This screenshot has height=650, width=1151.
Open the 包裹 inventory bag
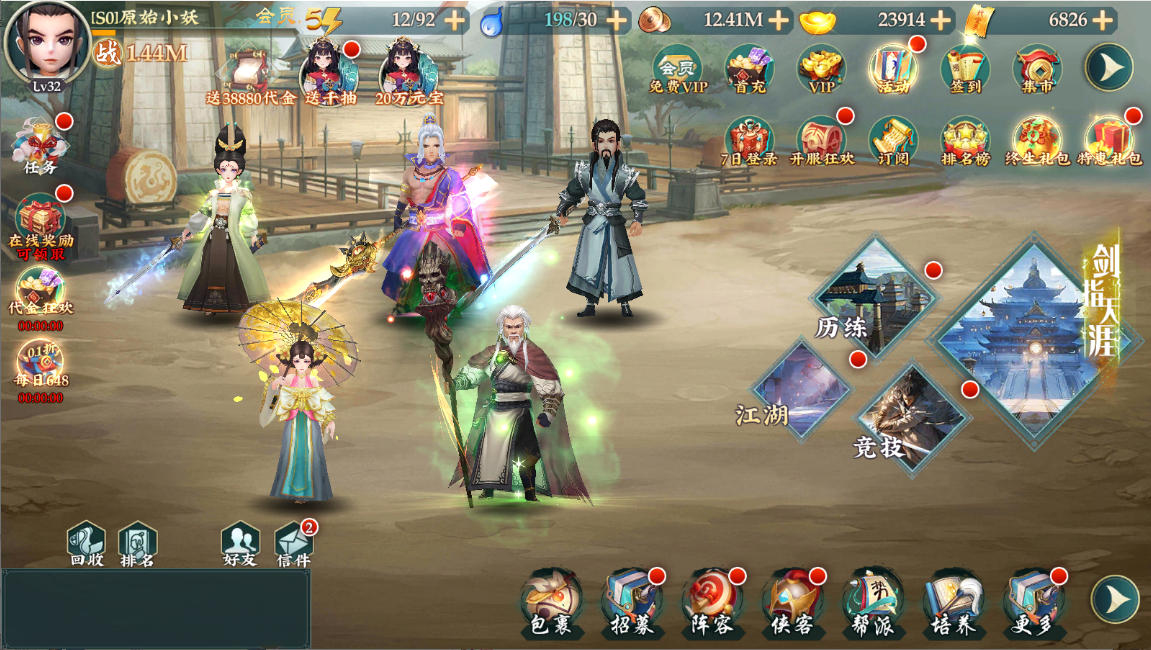coord(551,602)
